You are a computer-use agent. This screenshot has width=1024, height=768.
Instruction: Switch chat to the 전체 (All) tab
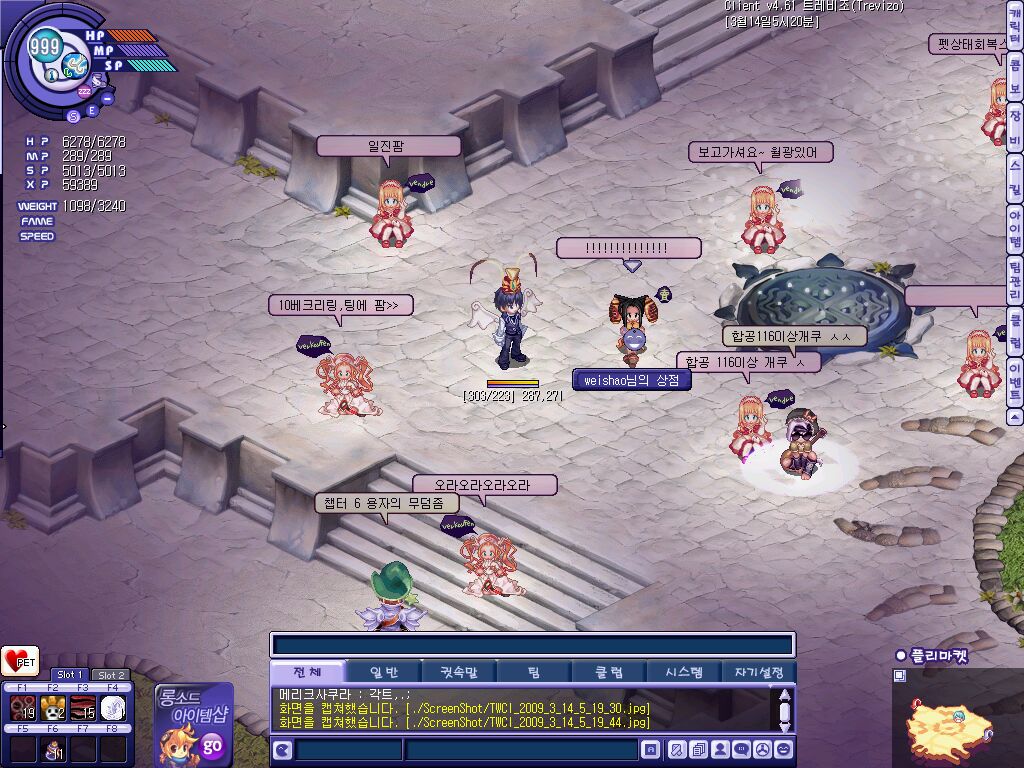pyautogui.click(x=306, y=672)
